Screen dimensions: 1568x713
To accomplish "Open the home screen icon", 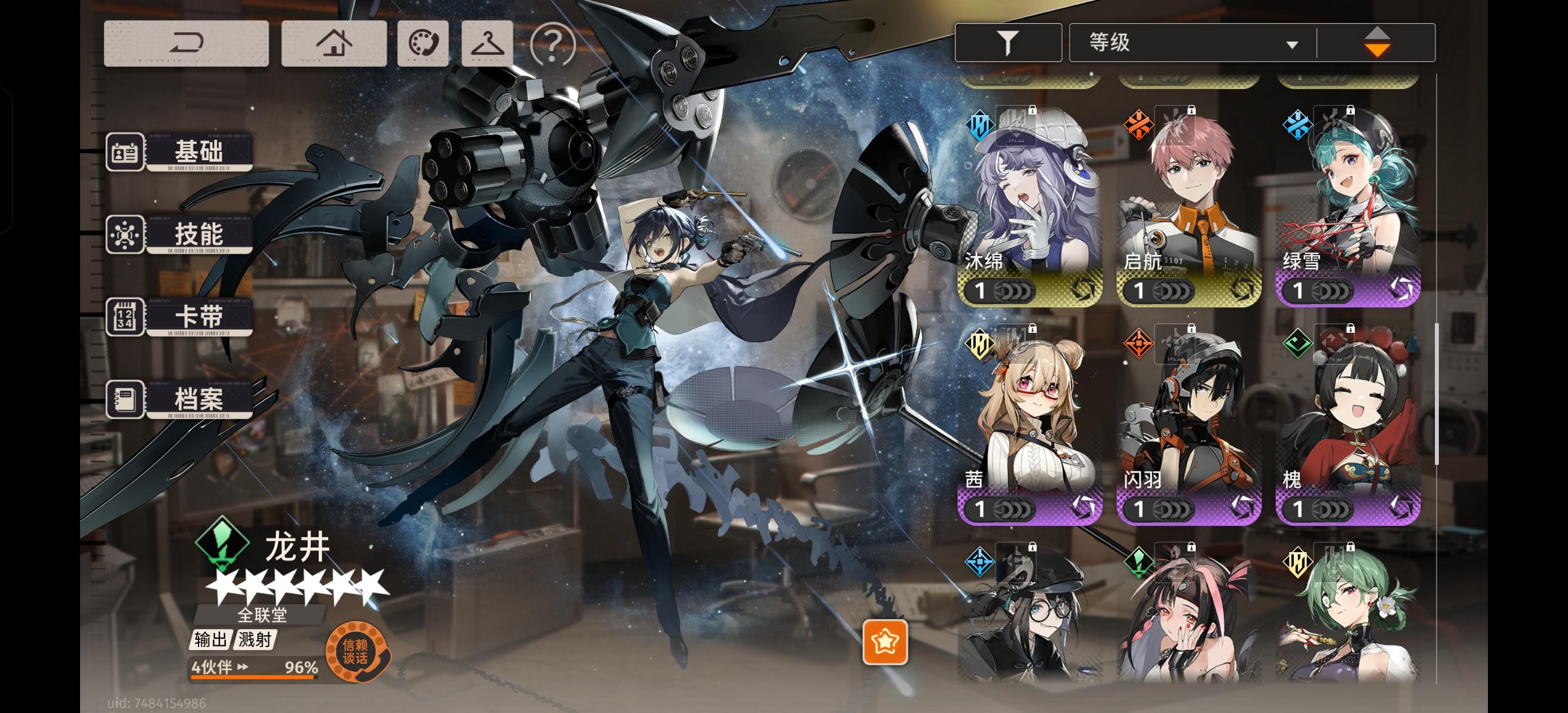I will point(334,43).
